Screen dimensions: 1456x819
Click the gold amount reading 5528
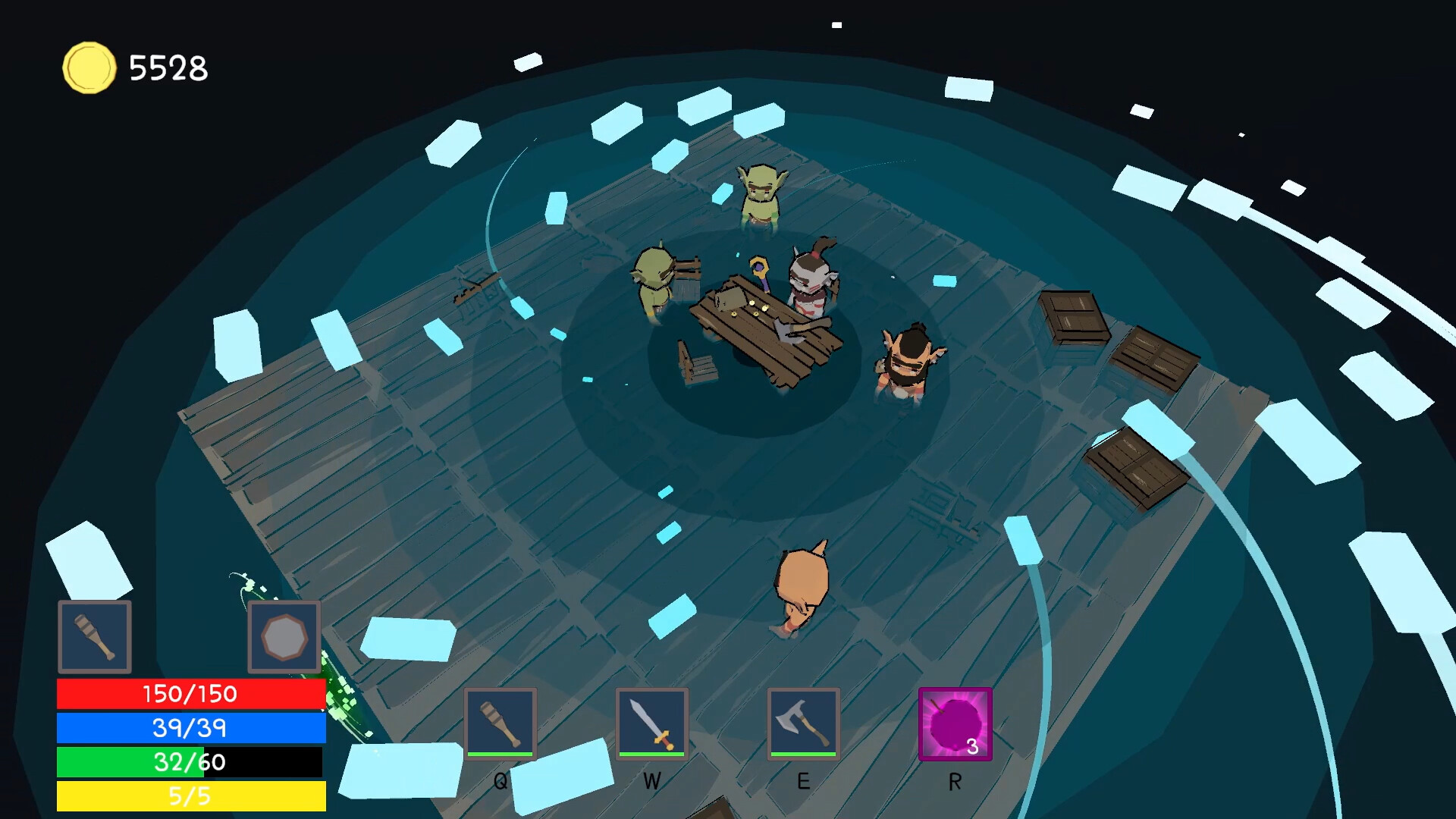point(168,68)
